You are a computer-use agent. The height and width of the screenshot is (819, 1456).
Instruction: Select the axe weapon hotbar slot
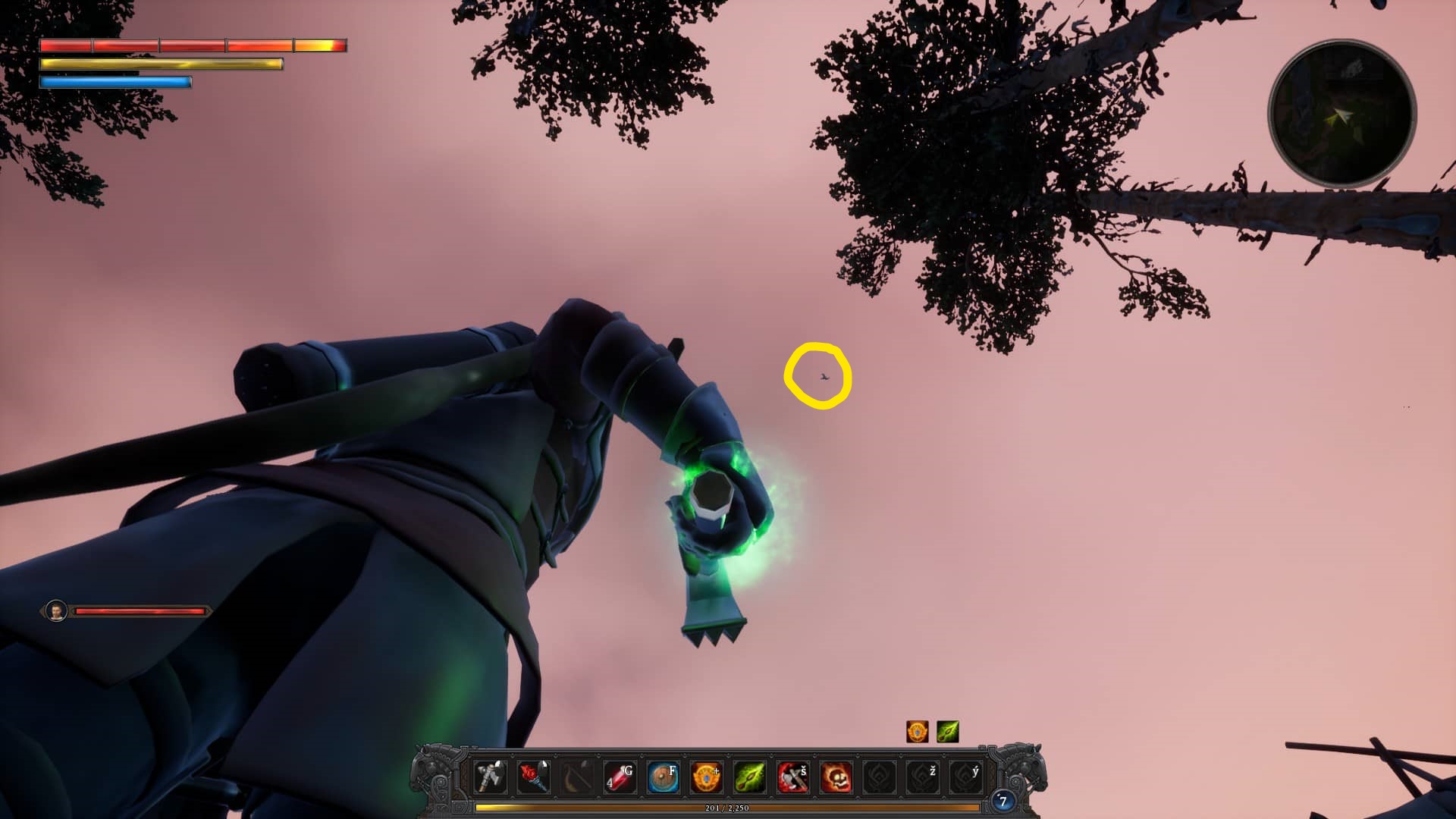point(490,777)
